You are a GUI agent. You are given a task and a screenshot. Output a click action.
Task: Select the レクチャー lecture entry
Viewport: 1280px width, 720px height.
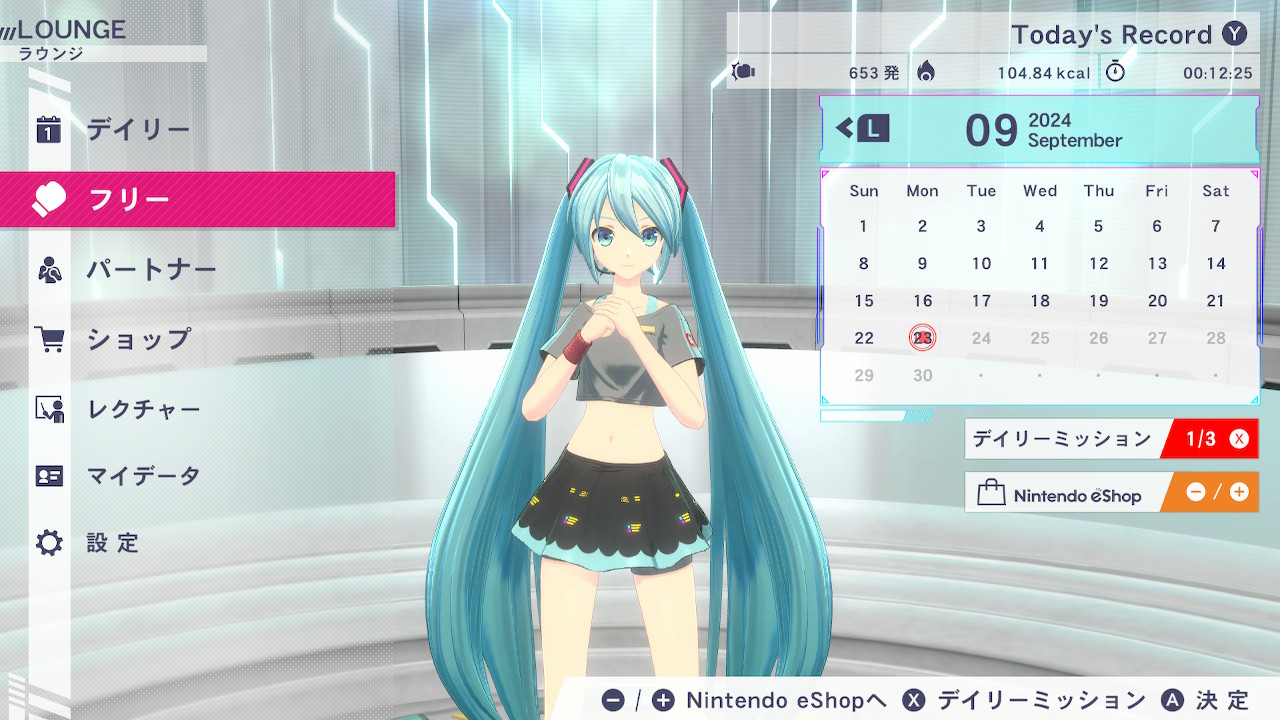pyautogui.click(x=143, y=409)
